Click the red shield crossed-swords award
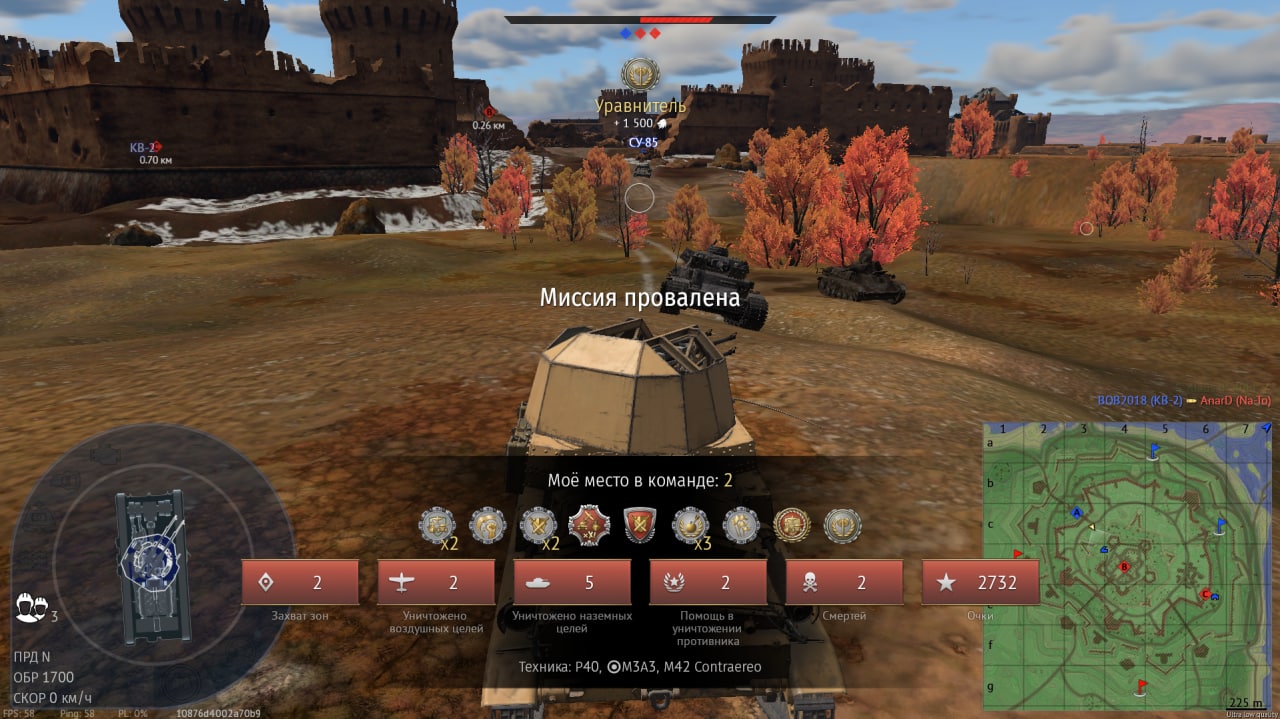The height and width of the screenshot is (719, 1280). (640, 525)
